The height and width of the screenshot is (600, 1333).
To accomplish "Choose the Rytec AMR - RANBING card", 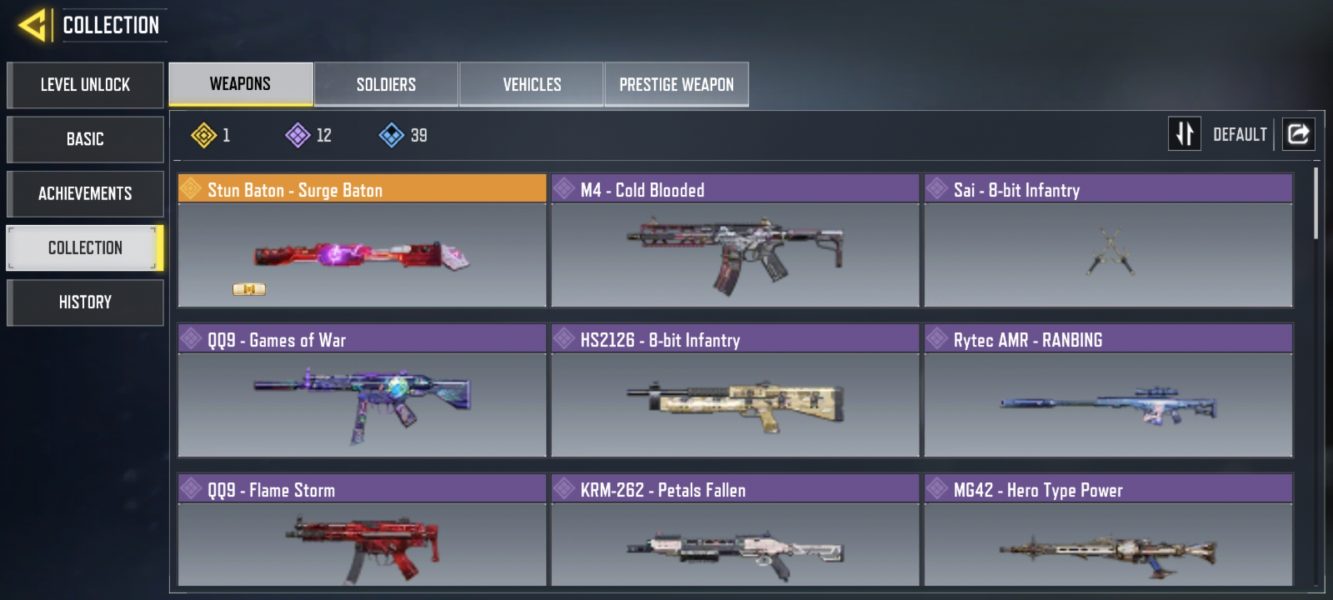I will click(x=1108, y=392).
